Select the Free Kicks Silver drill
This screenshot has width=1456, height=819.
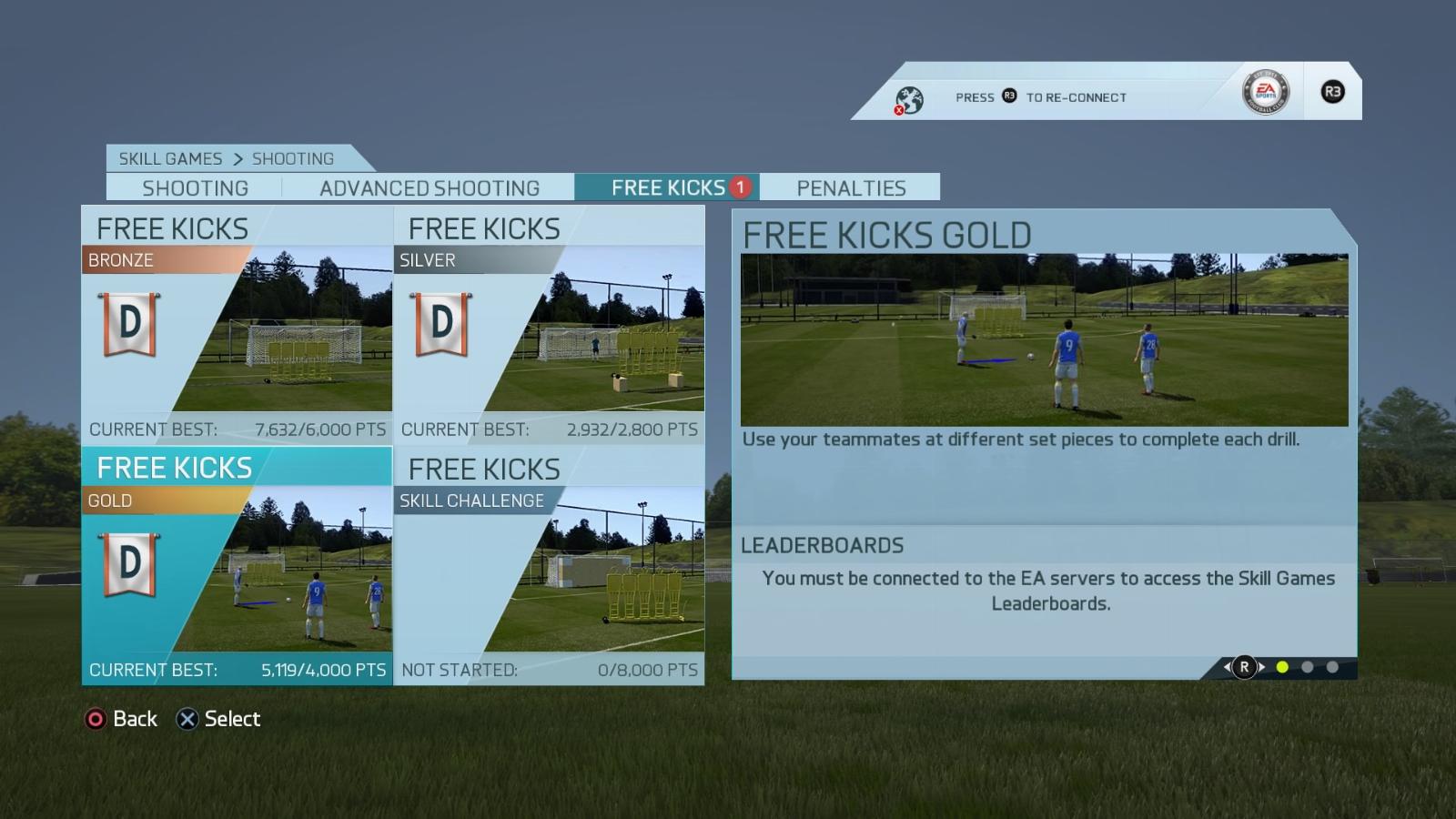point(549,325)
